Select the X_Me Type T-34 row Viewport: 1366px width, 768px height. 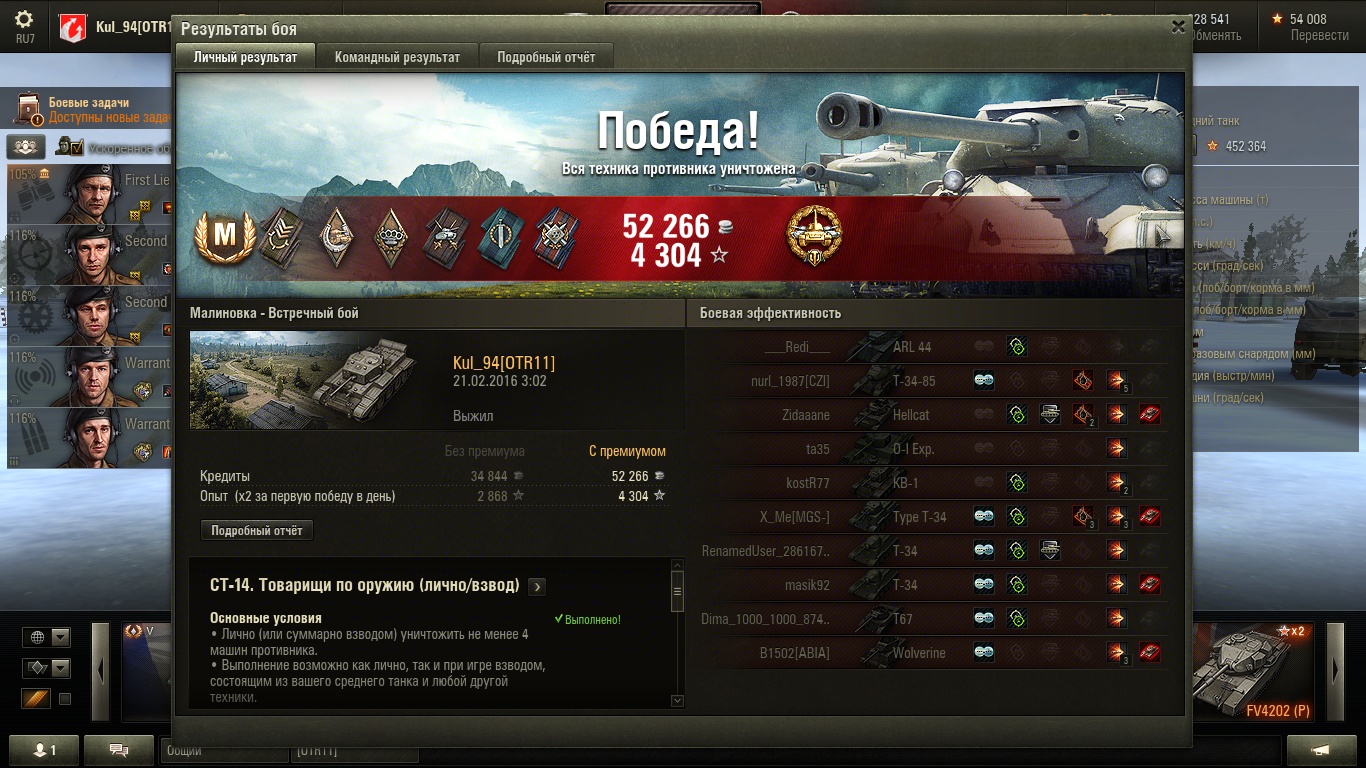tap(930, 517)
